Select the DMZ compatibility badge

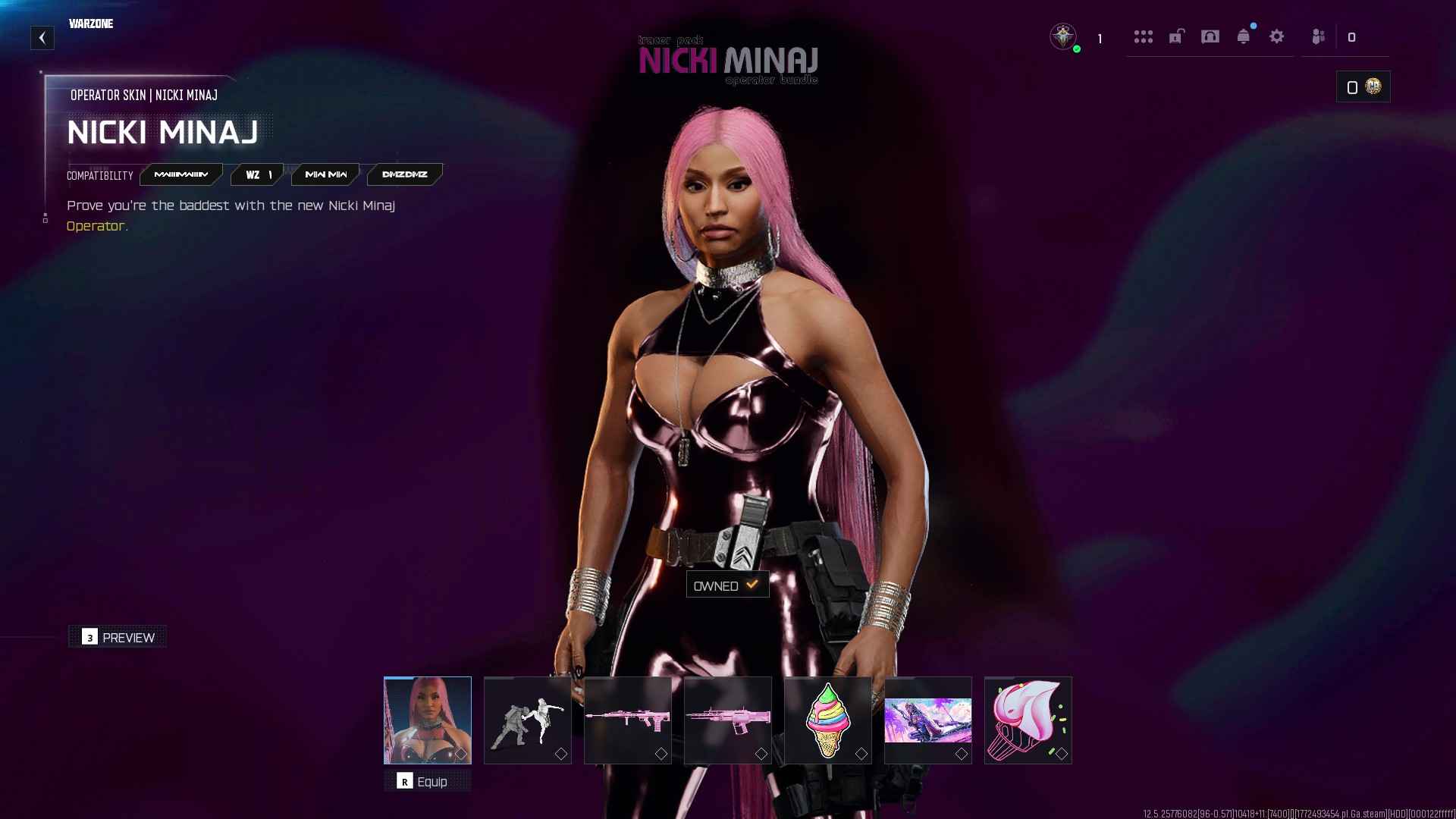click(404, 174)
